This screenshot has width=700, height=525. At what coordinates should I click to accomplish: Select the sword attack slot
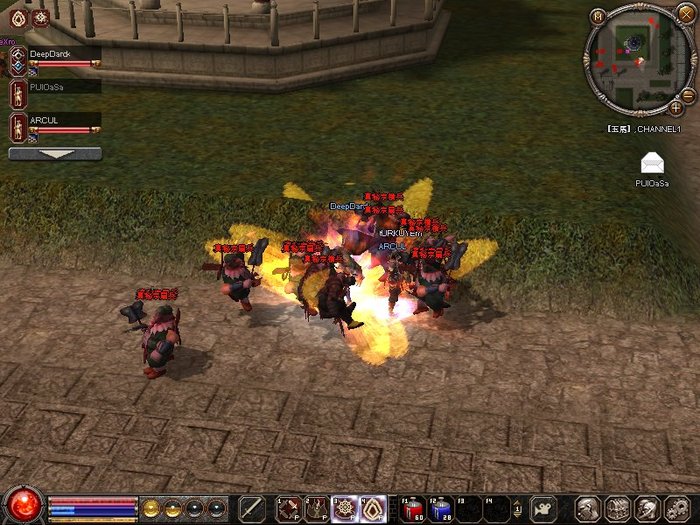[253, 508]
